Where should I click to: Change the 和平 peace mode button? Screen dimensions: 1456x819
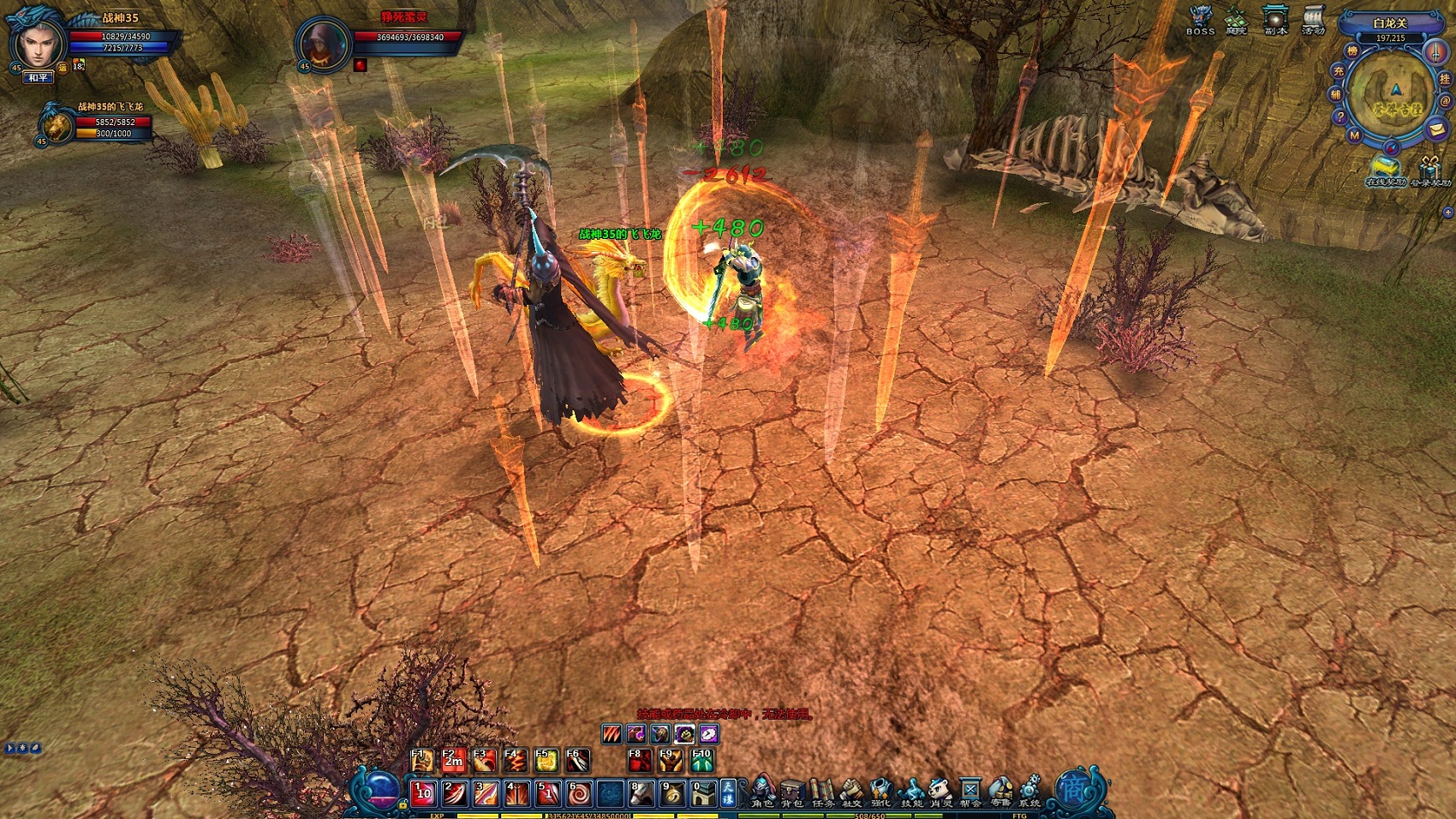[38, 78]
